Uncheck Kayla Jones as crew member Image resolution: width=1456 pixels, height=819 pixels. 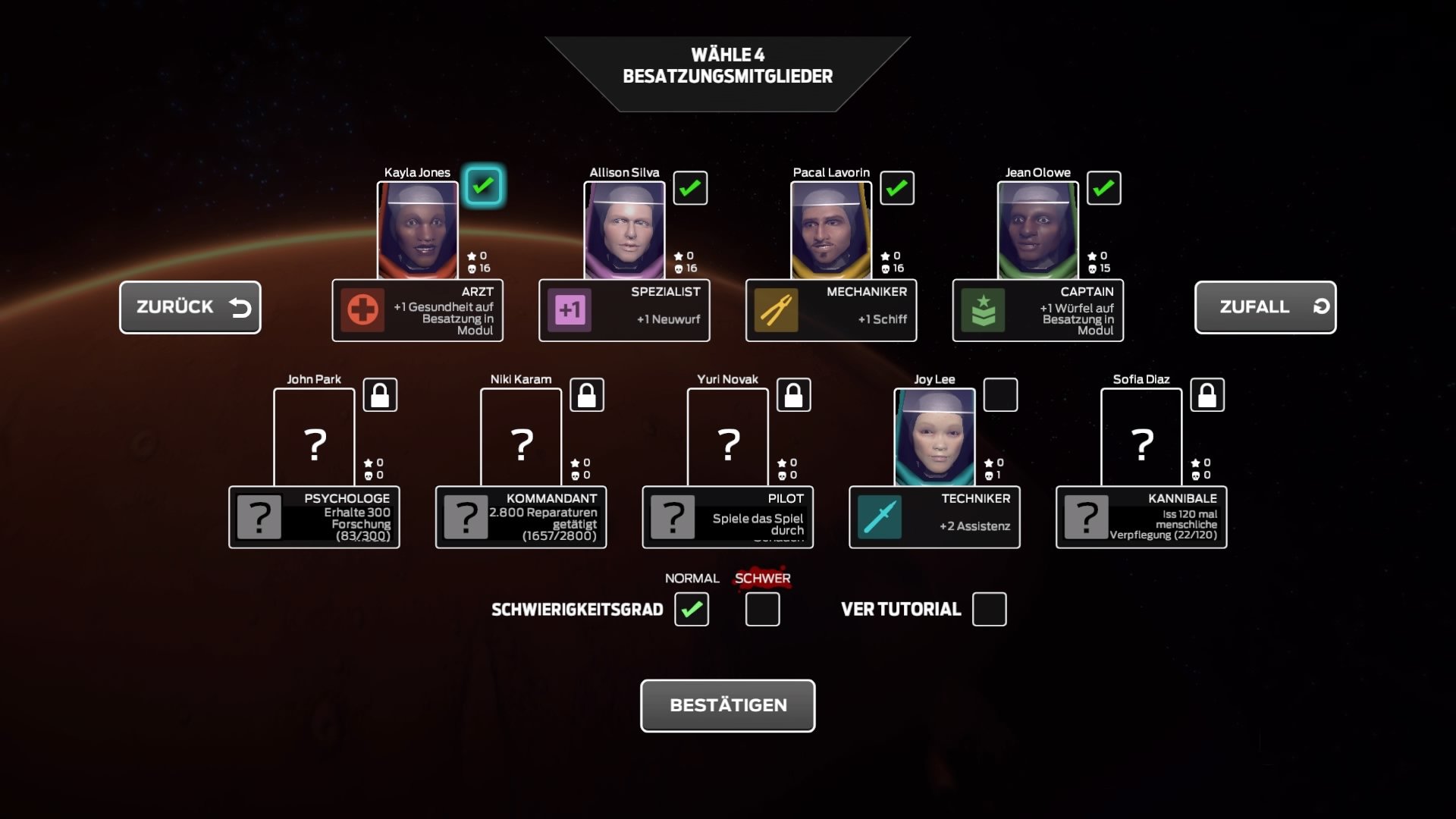click(x=483, y=184)
